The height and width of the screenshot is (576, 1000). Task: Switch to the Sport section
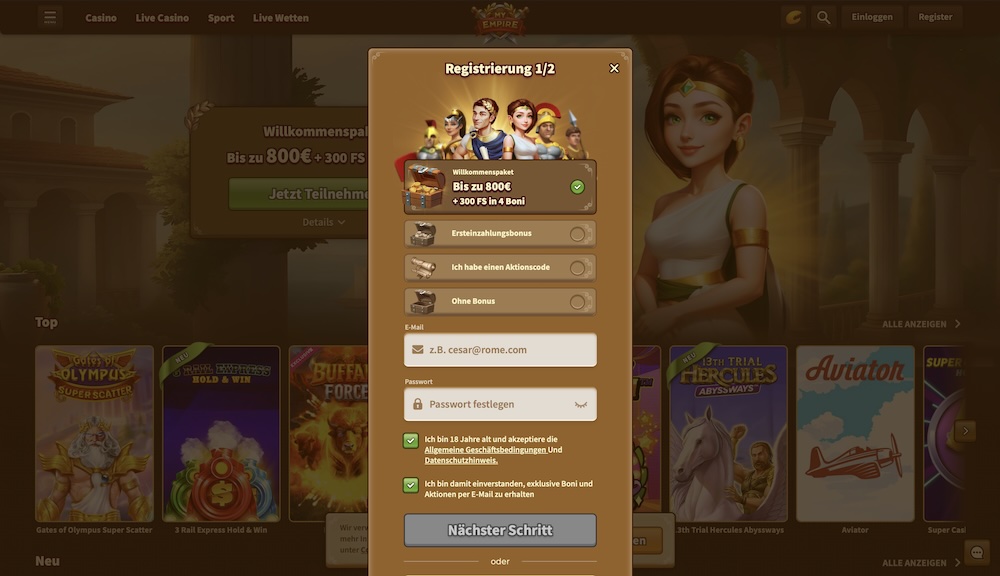[221, 18]
